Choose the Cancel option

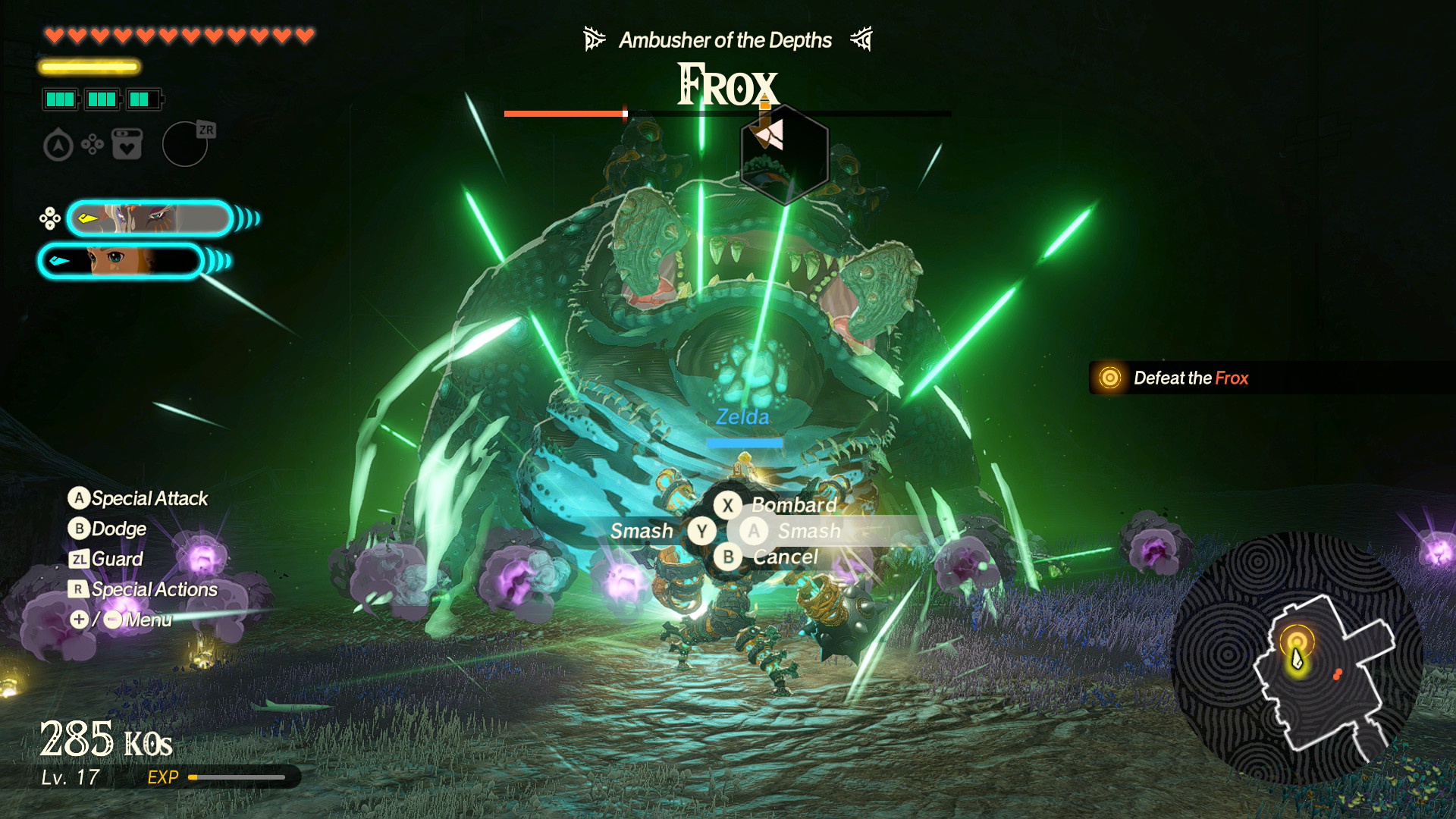pos(784,557)
